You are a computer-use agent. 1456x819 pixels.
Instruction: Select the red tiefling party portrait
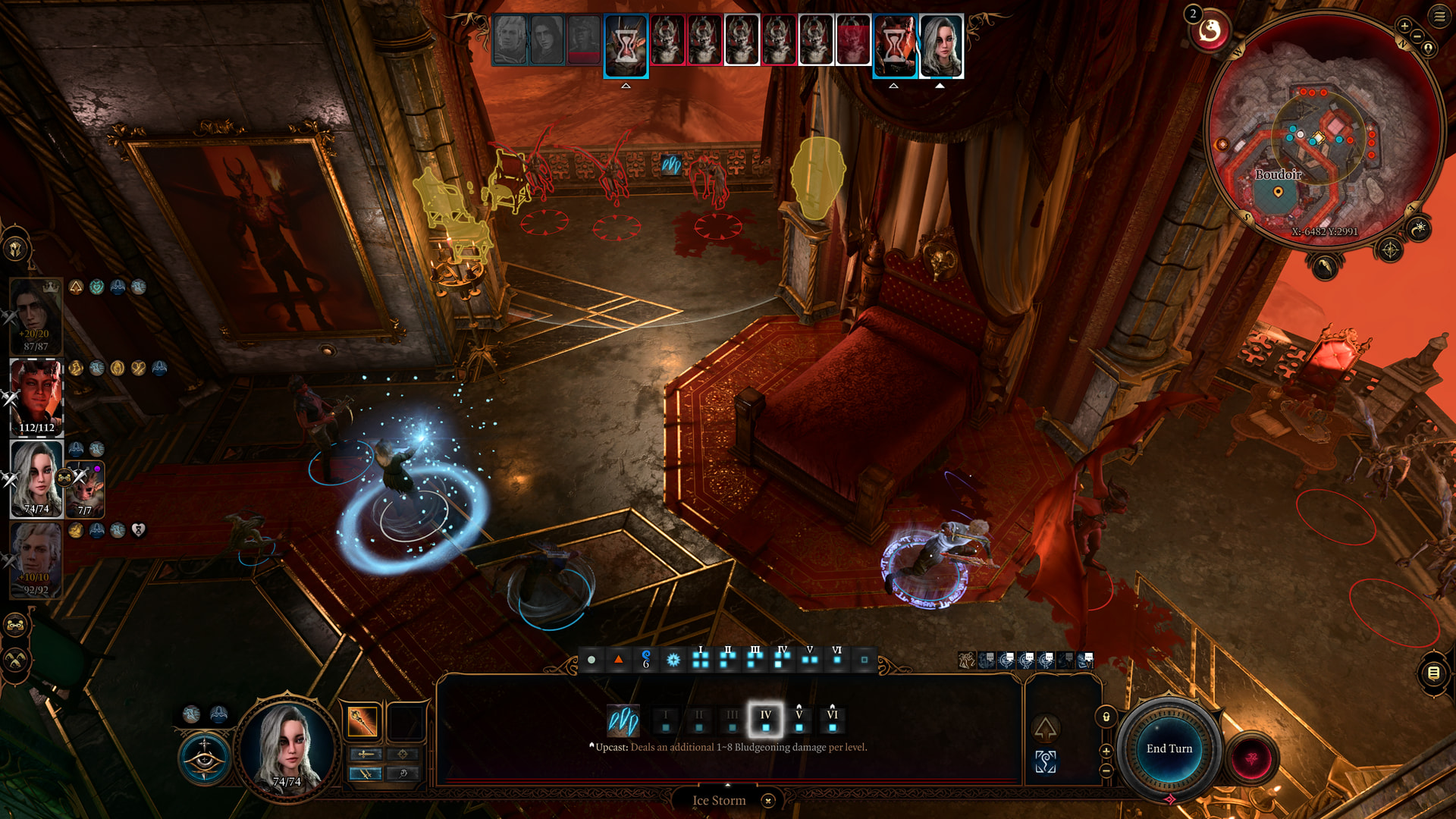coord(36,396)
